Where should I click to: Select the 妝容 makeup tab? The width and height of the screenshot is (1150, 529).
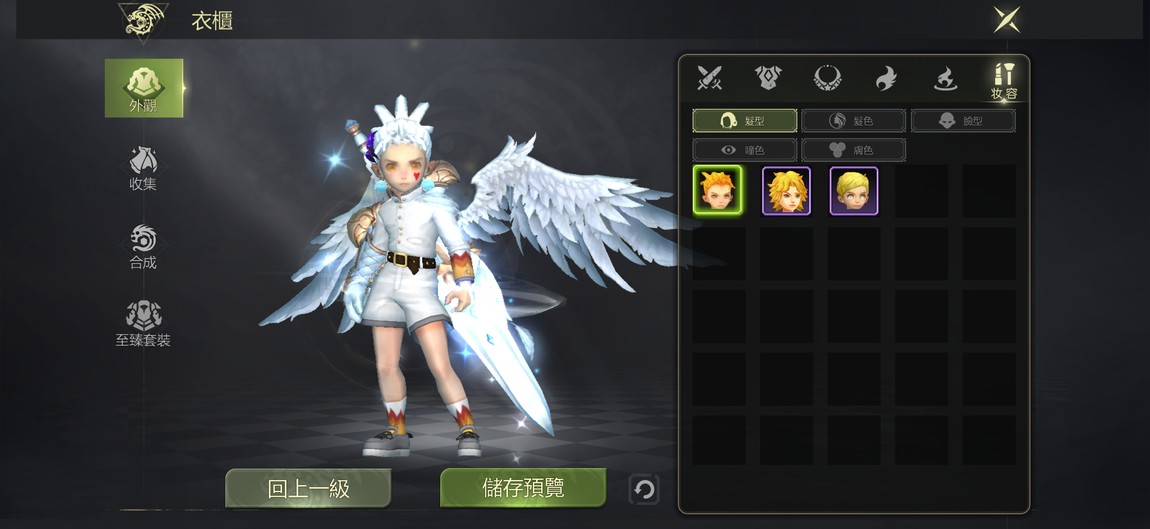[1004, 80]
